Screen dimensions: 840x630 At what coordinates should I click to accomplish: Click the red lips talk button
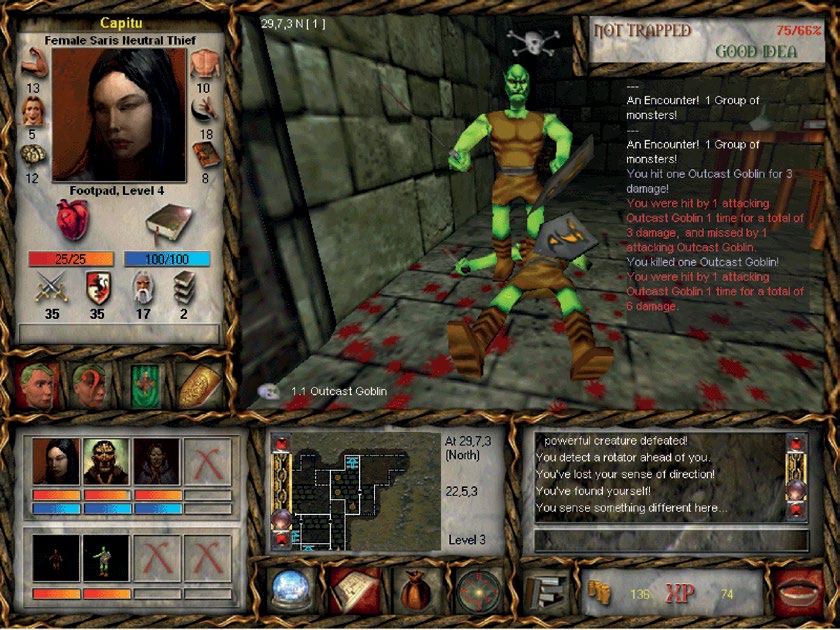[x=797, y=590]
